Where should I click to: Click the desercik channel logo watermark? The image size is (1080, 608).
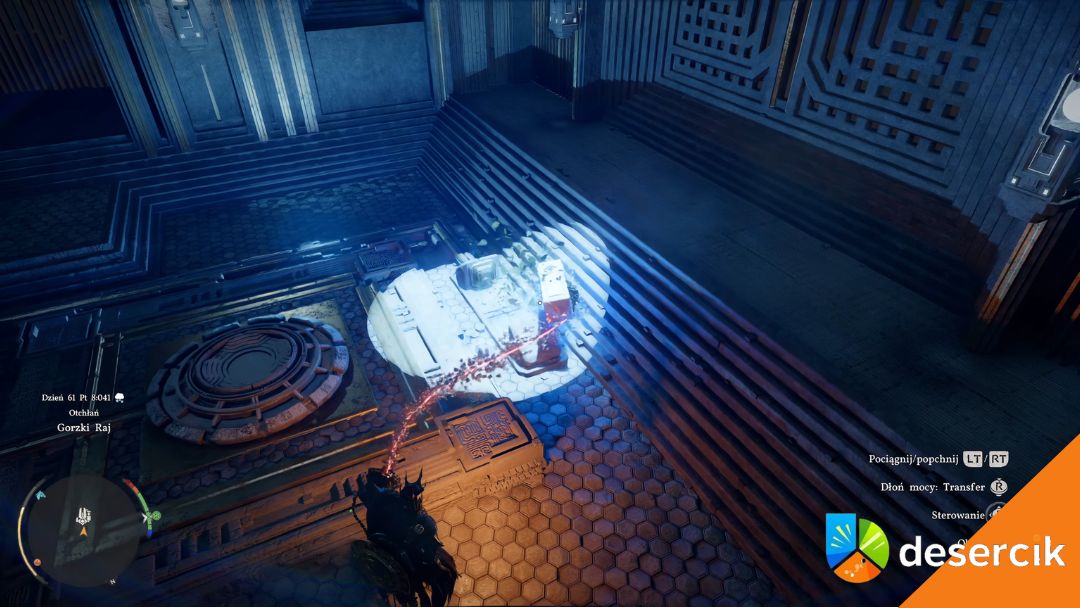[x=857, y=548]
